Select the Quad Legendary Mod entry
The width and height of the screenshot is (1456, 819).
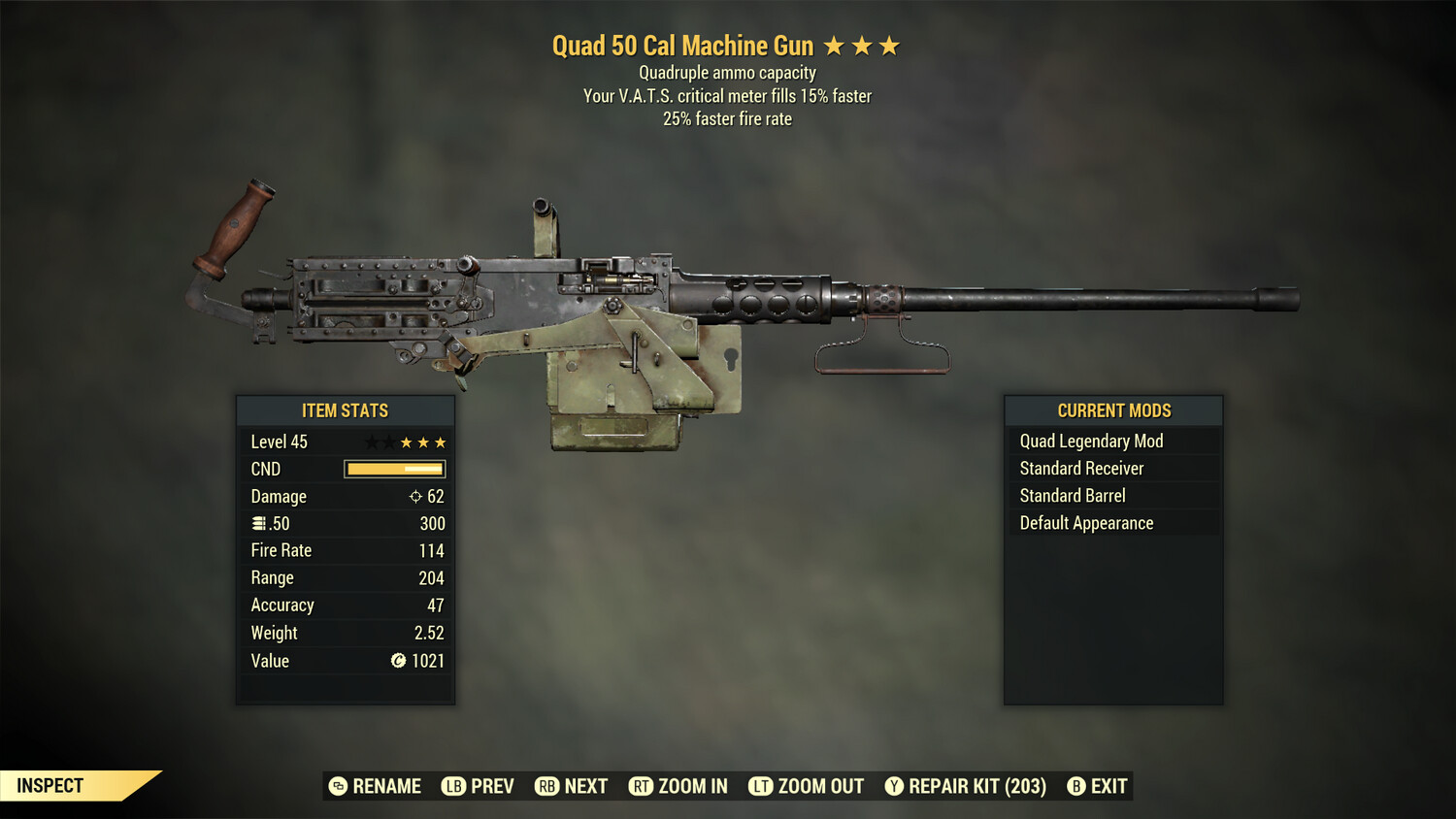1090,441
